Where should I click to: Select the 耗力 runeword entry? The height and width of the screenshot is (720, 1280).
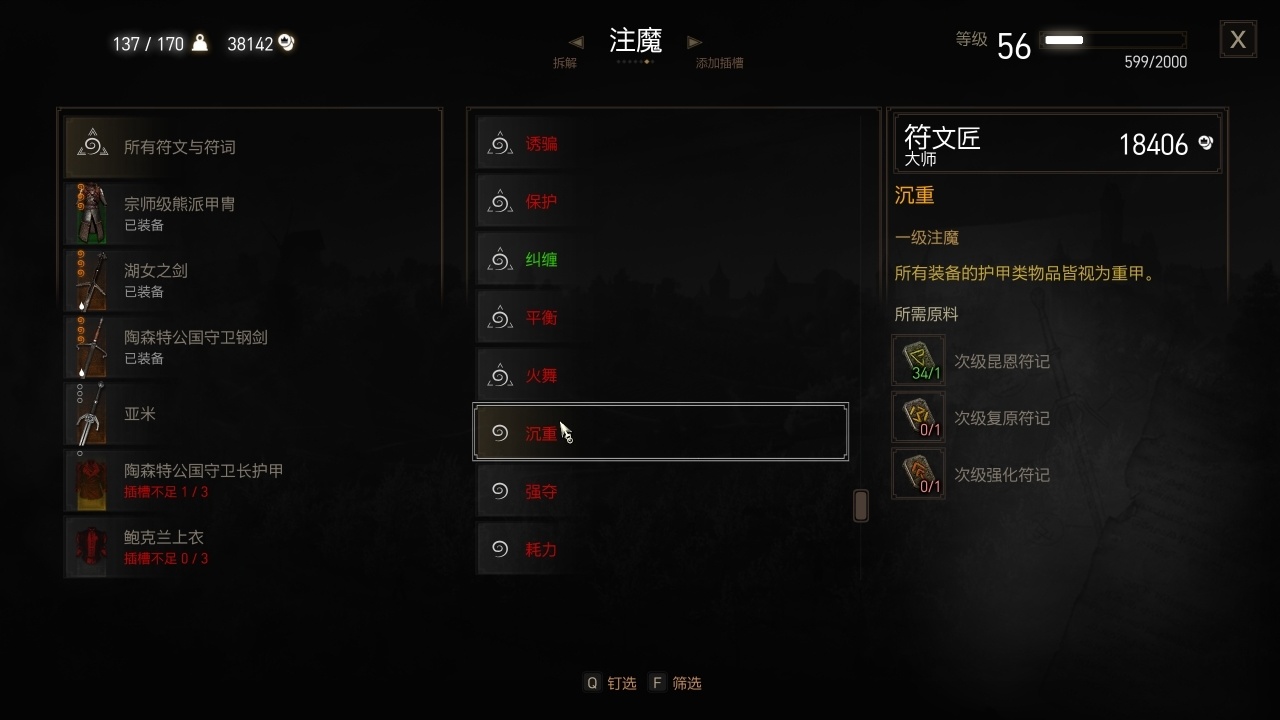click(x=660, y=548)
